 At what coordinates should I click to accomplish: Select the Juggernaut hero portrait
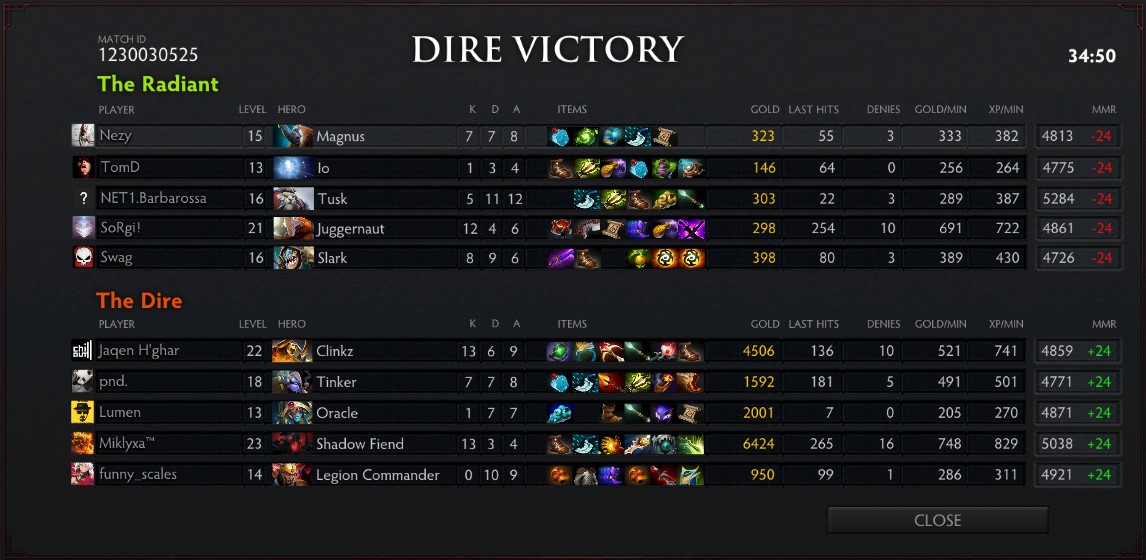[x=293, y=228]
